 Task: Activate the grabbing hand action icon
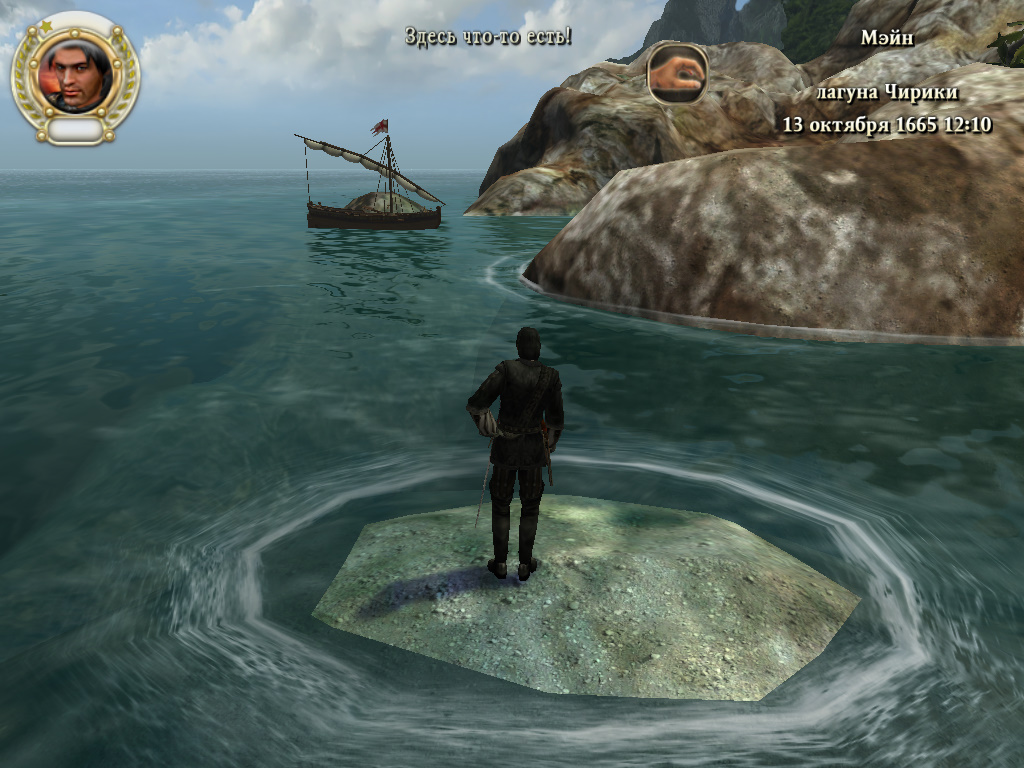pos(678,74)
